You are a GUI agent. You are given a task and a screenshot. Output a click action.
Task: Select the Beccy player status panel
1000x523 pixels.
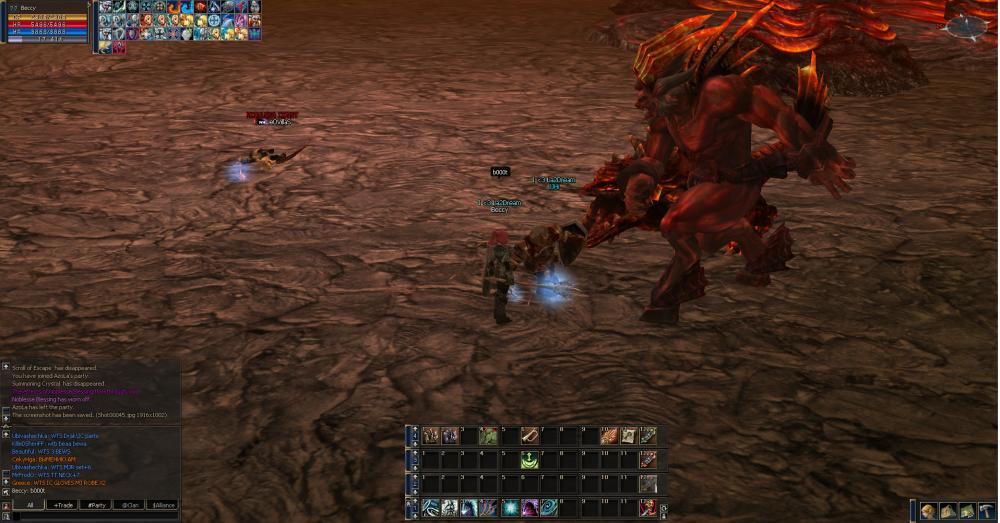[x=45, y=22]
